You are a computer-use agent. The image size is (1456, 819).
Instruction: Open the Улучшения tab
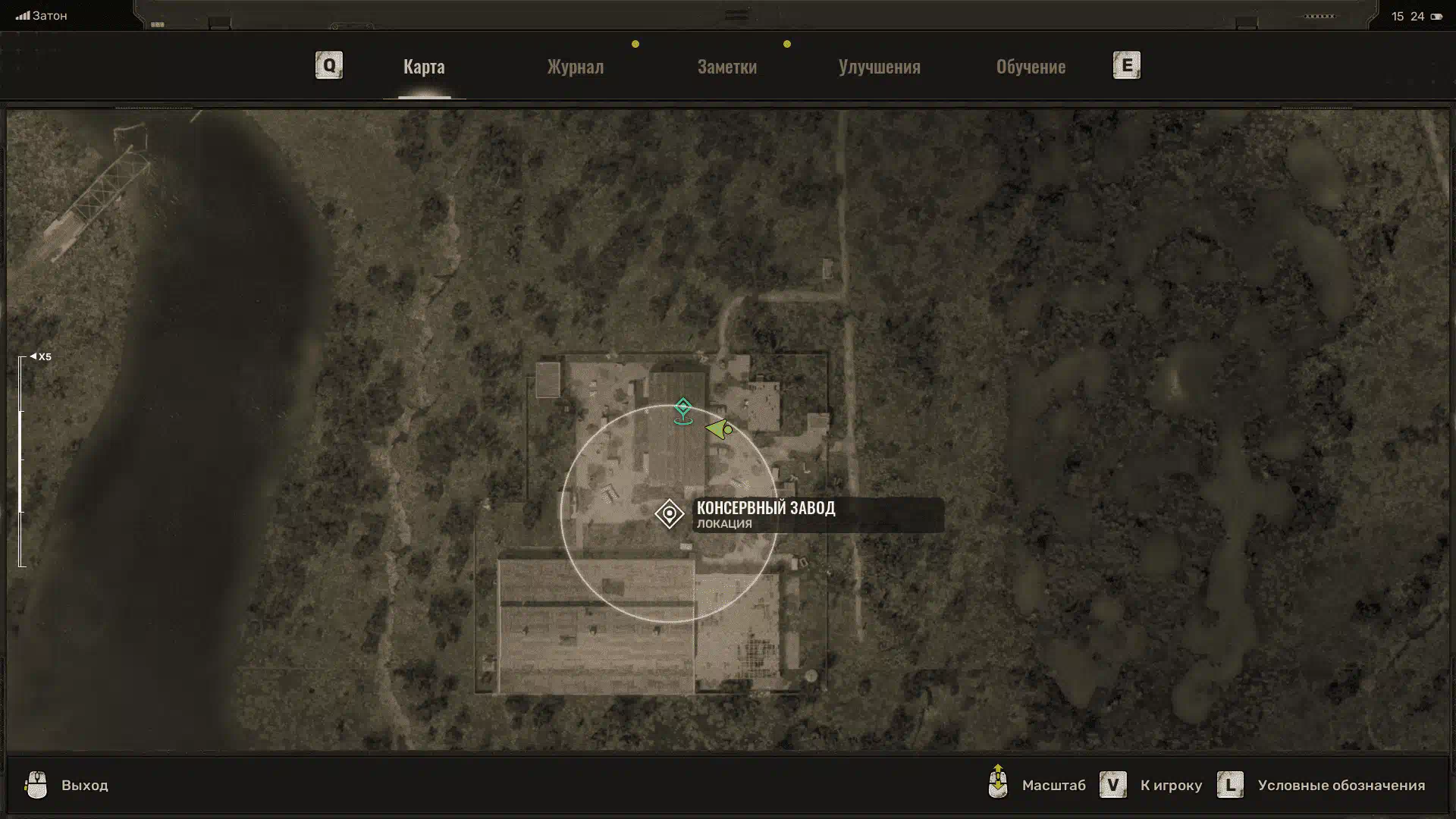click(879, 67)
